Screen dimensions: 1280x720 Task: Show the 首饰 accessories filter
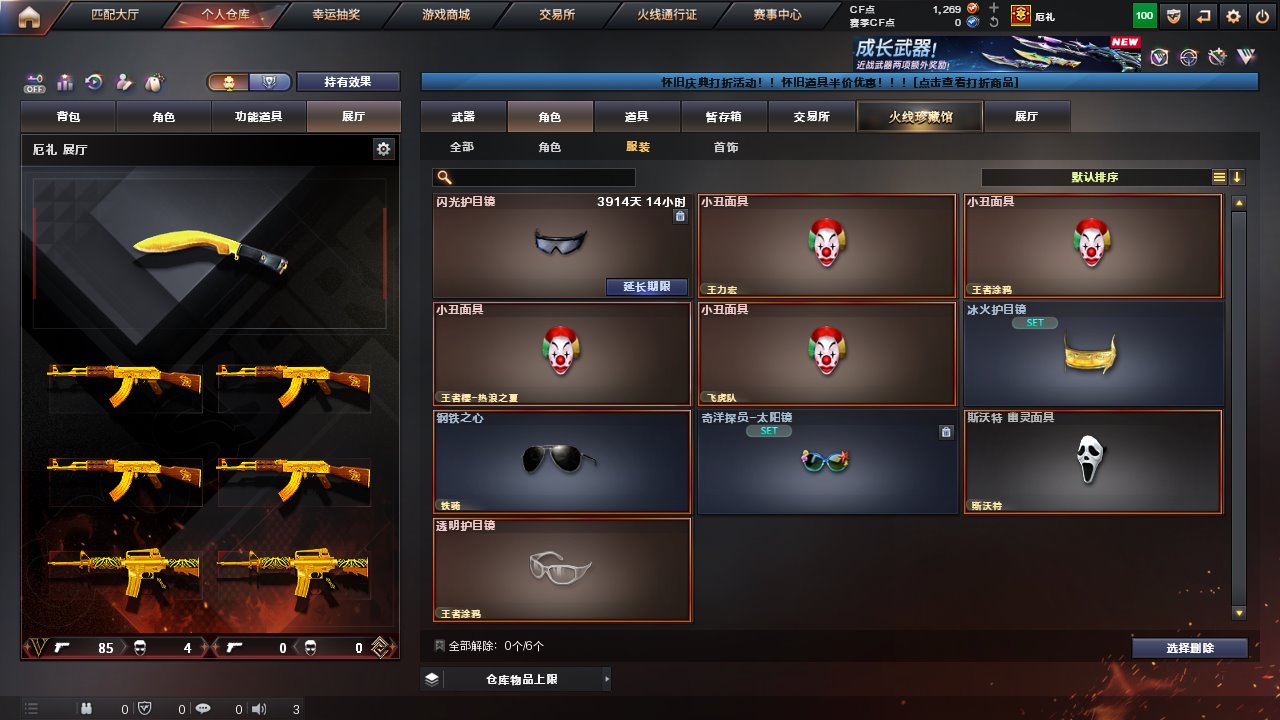(726, 147)
